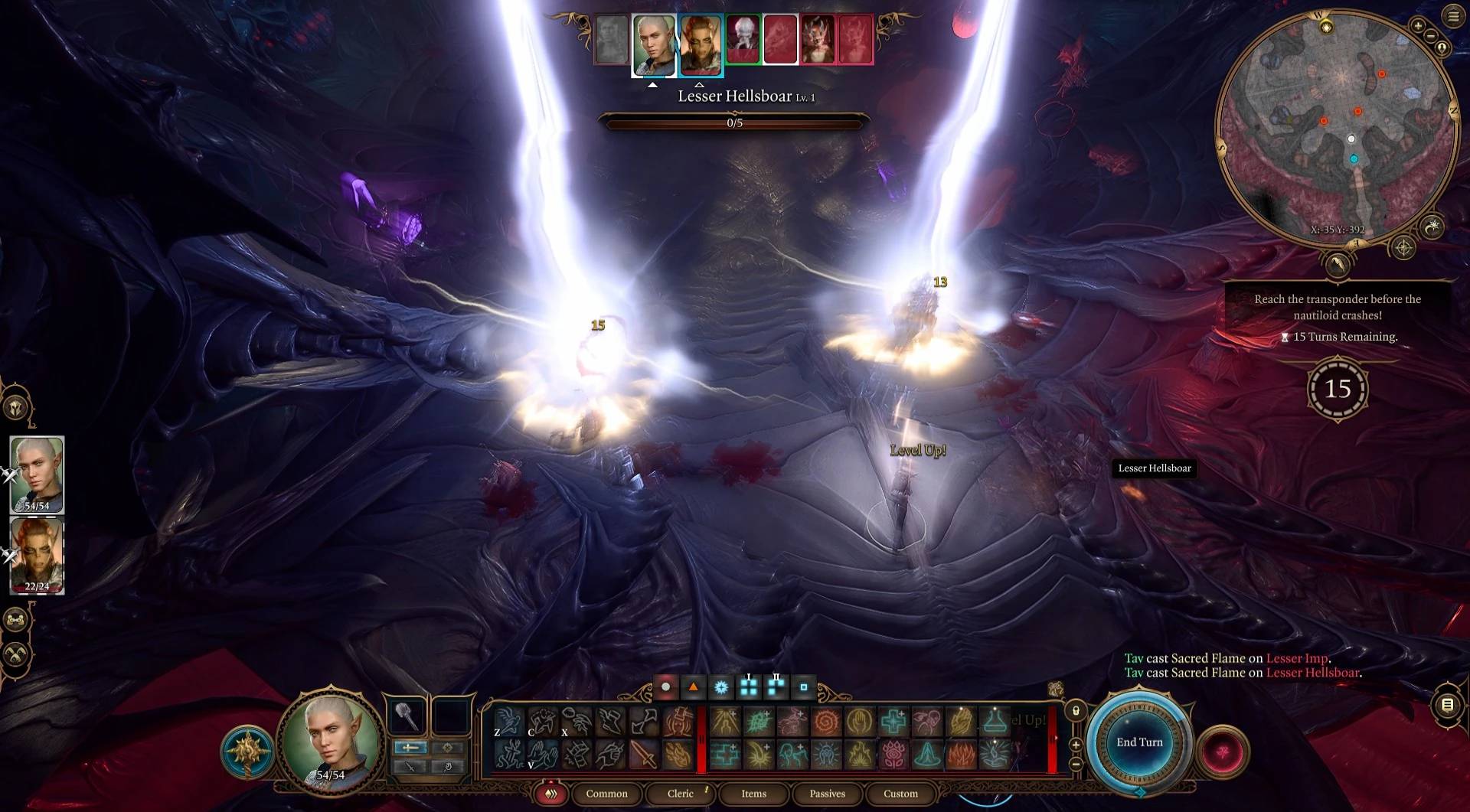1470x812 pixels.
Task: Select Tav's party portrait showing 54/54
Action: click(x=37, y=474)
